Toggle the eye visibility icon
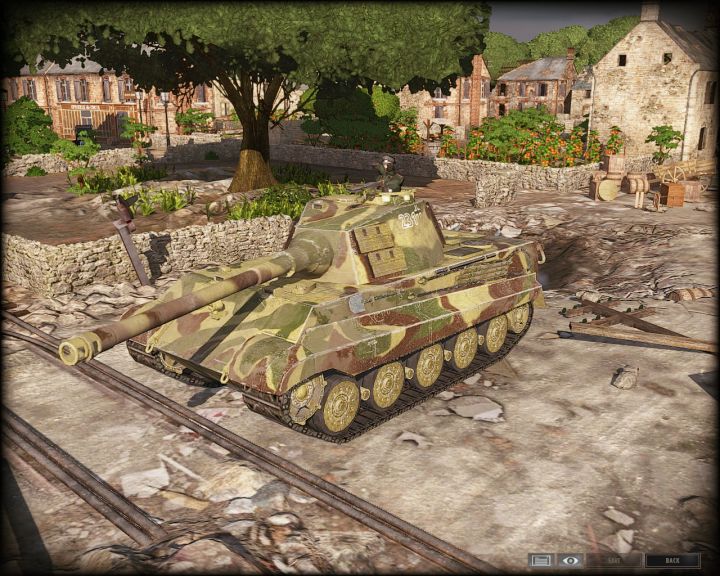720x576 pixels. (570, 560)
